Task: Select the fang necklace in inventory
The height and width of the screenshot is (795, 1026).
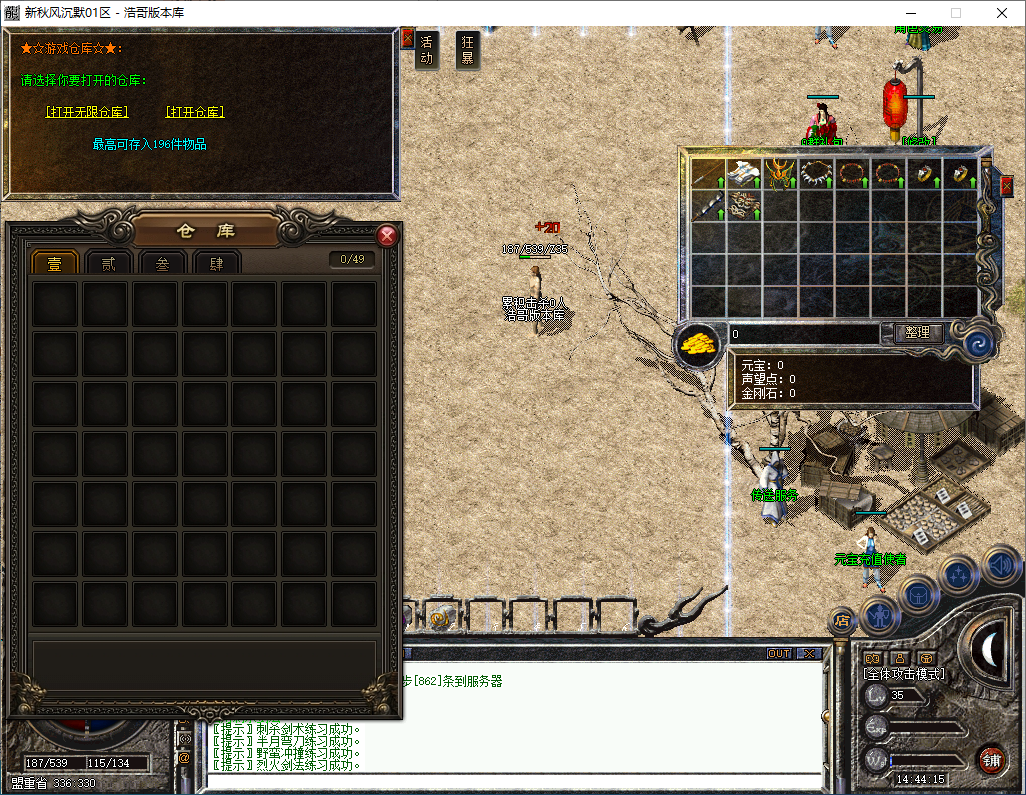Action: pyautogui.click(x=817, y=174)
